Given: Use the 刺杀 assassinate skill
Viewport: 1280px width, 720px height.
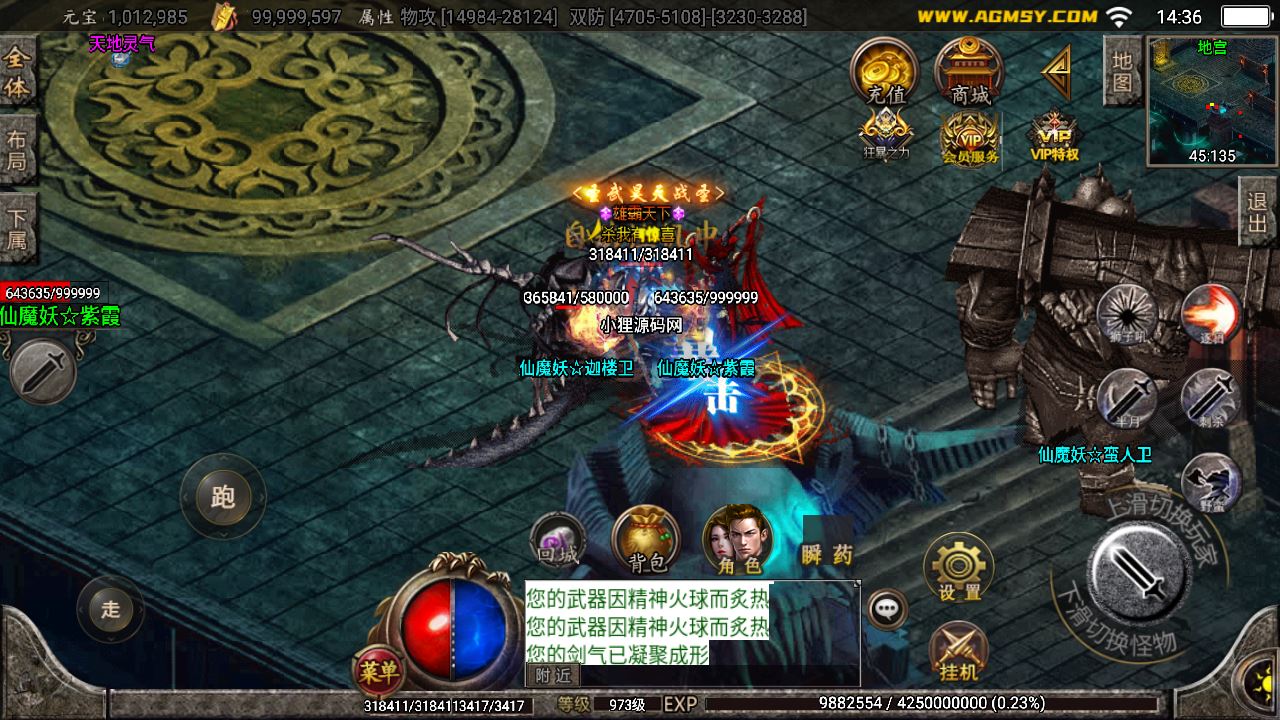Looking at the screenshot, I should [1211, 398].
